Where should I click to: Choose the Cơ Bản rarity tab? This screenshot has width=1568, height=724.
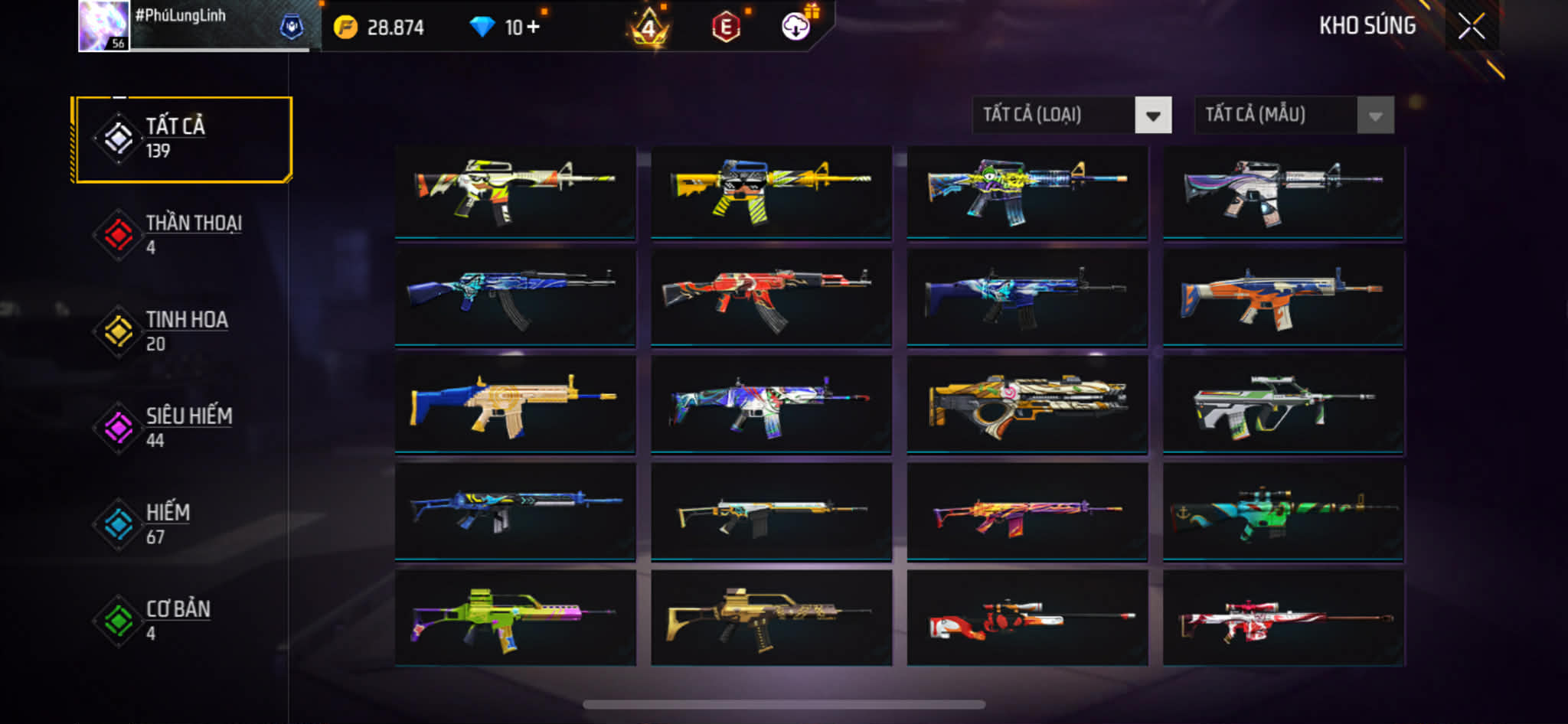pos(182,621)
